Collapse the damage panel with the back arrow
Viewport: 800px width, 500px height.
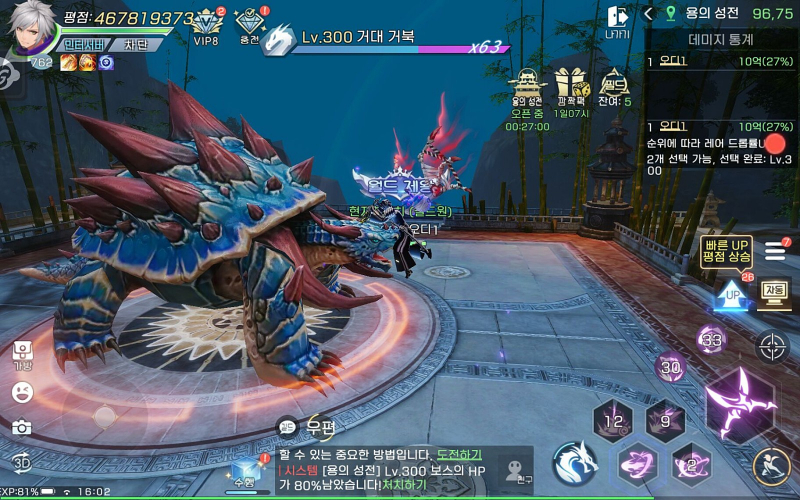(x=649, y=13)
